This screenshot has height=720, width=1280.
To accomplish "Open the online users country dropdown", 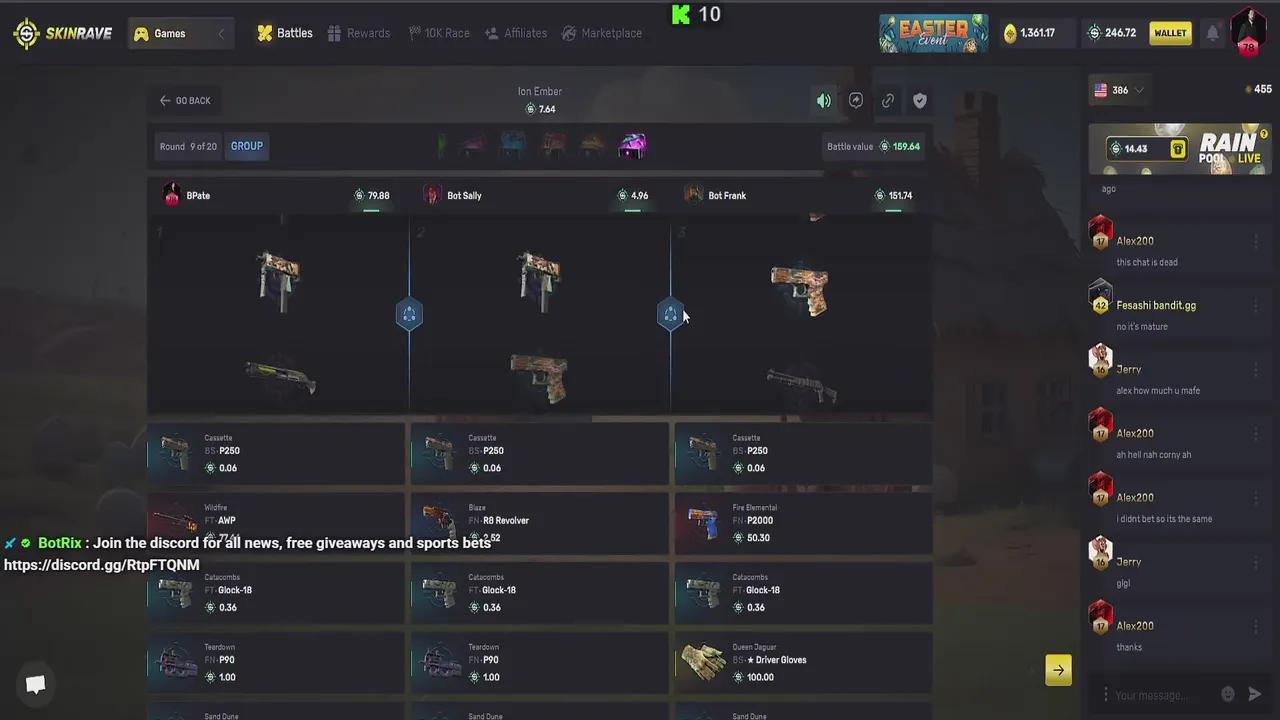I will coord(1118,90).
